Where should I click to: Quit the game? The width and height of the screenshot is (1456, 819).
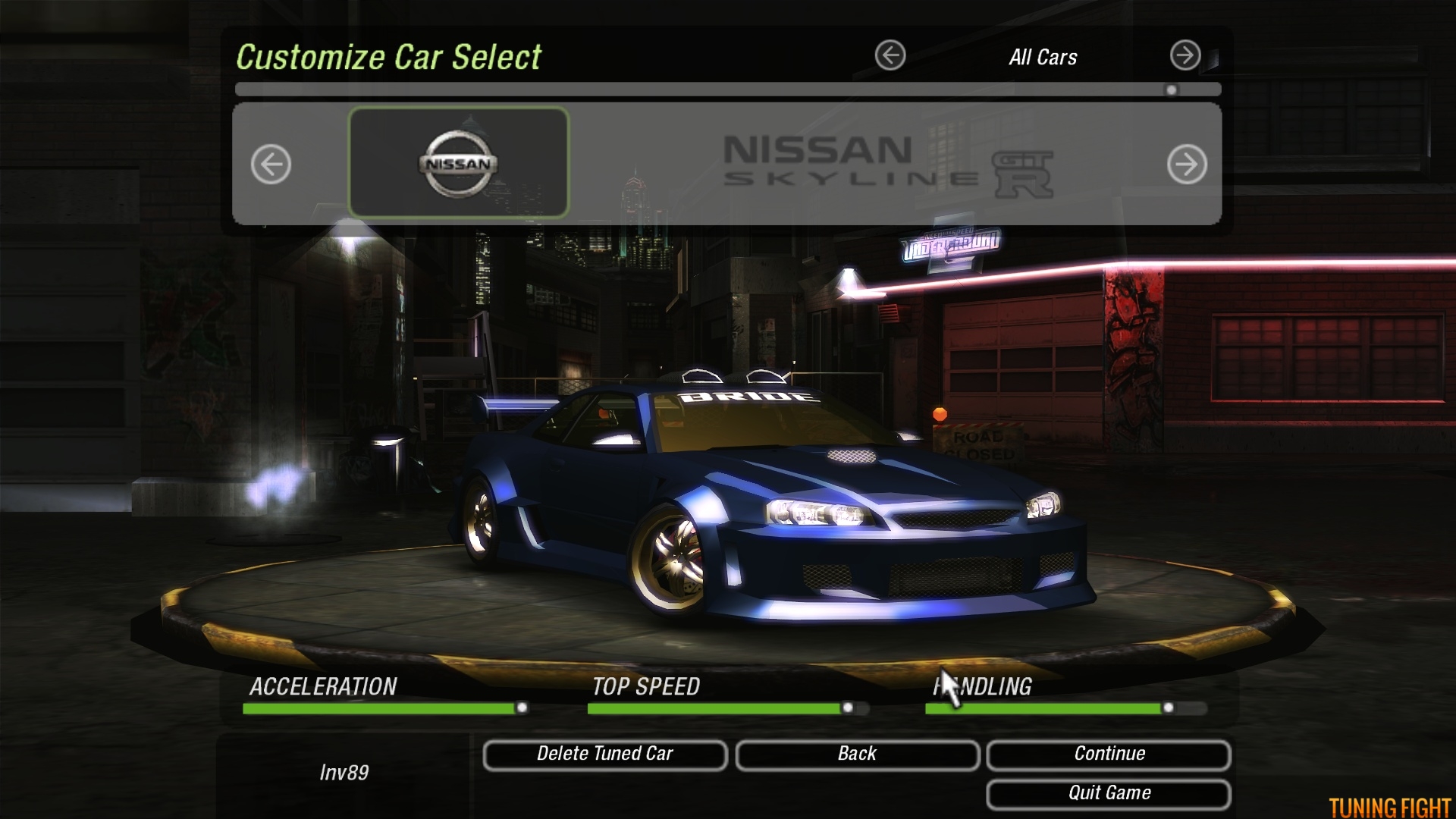click(1109, 794)
